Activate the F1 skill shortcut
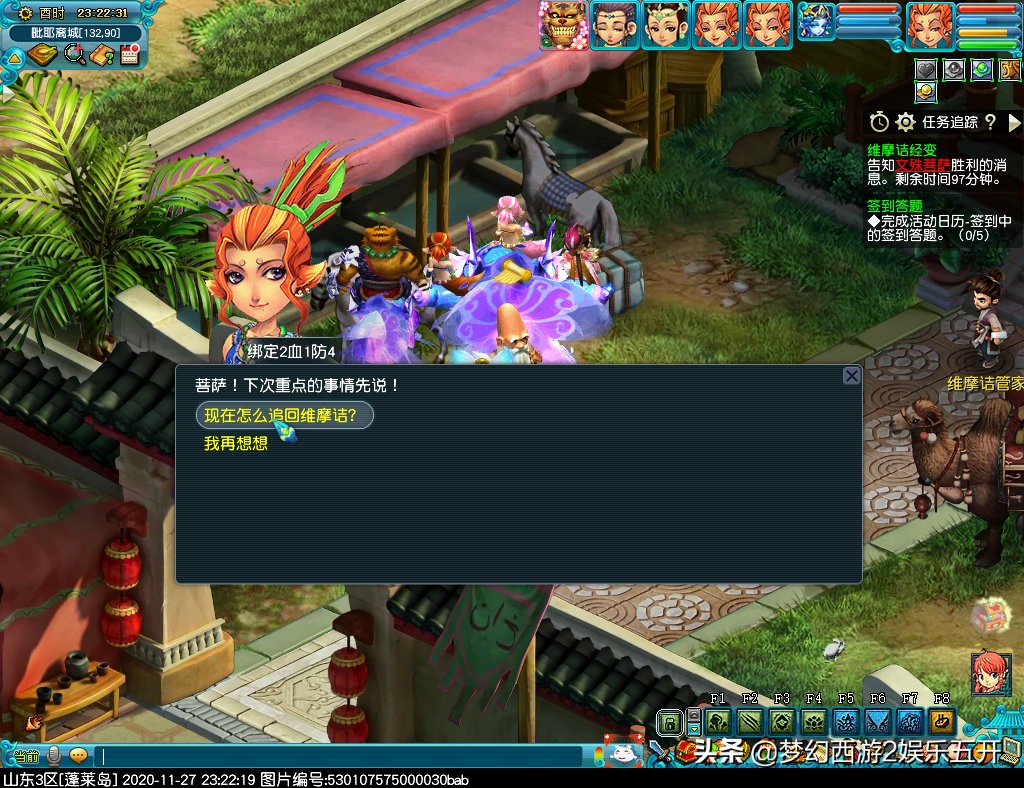The width and height of the screenshot is (1024, 788). [x=717, y=721]
